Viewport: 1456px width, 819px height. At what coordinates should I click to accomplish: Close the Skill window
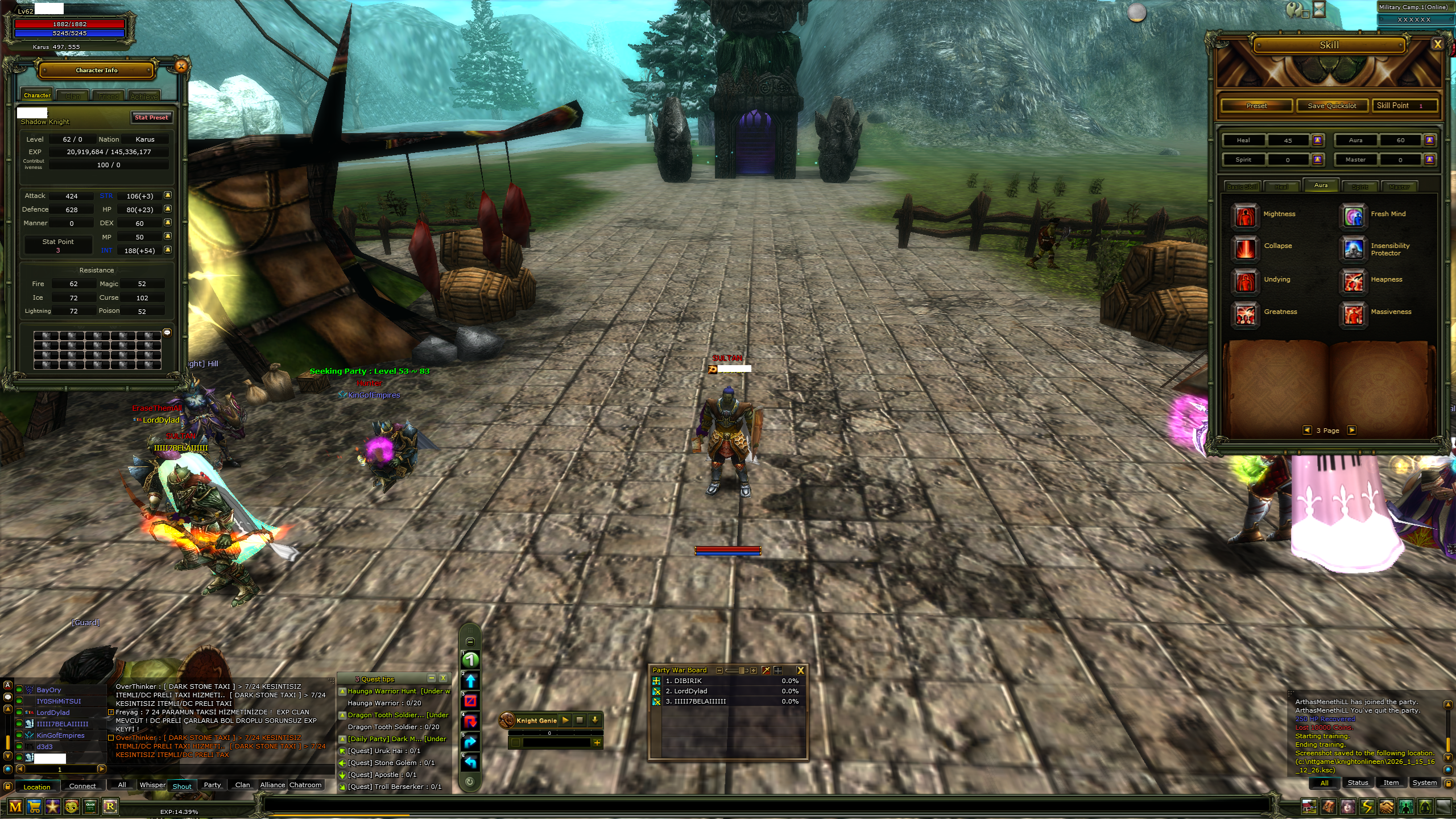(1437, 44)
